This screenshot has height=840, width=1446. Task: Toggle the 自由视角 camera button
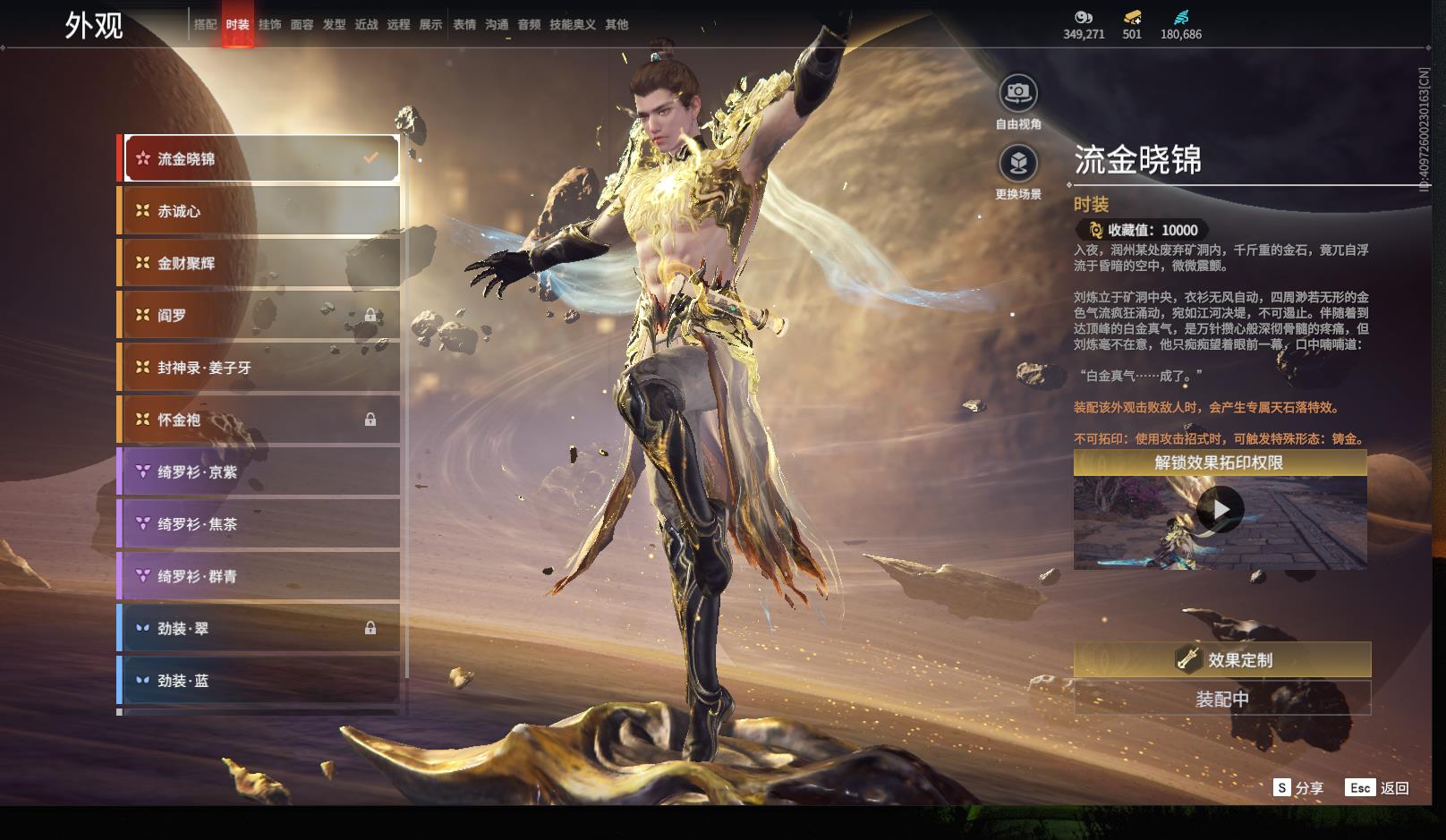pyautogui.click(x=1018, y=93)
